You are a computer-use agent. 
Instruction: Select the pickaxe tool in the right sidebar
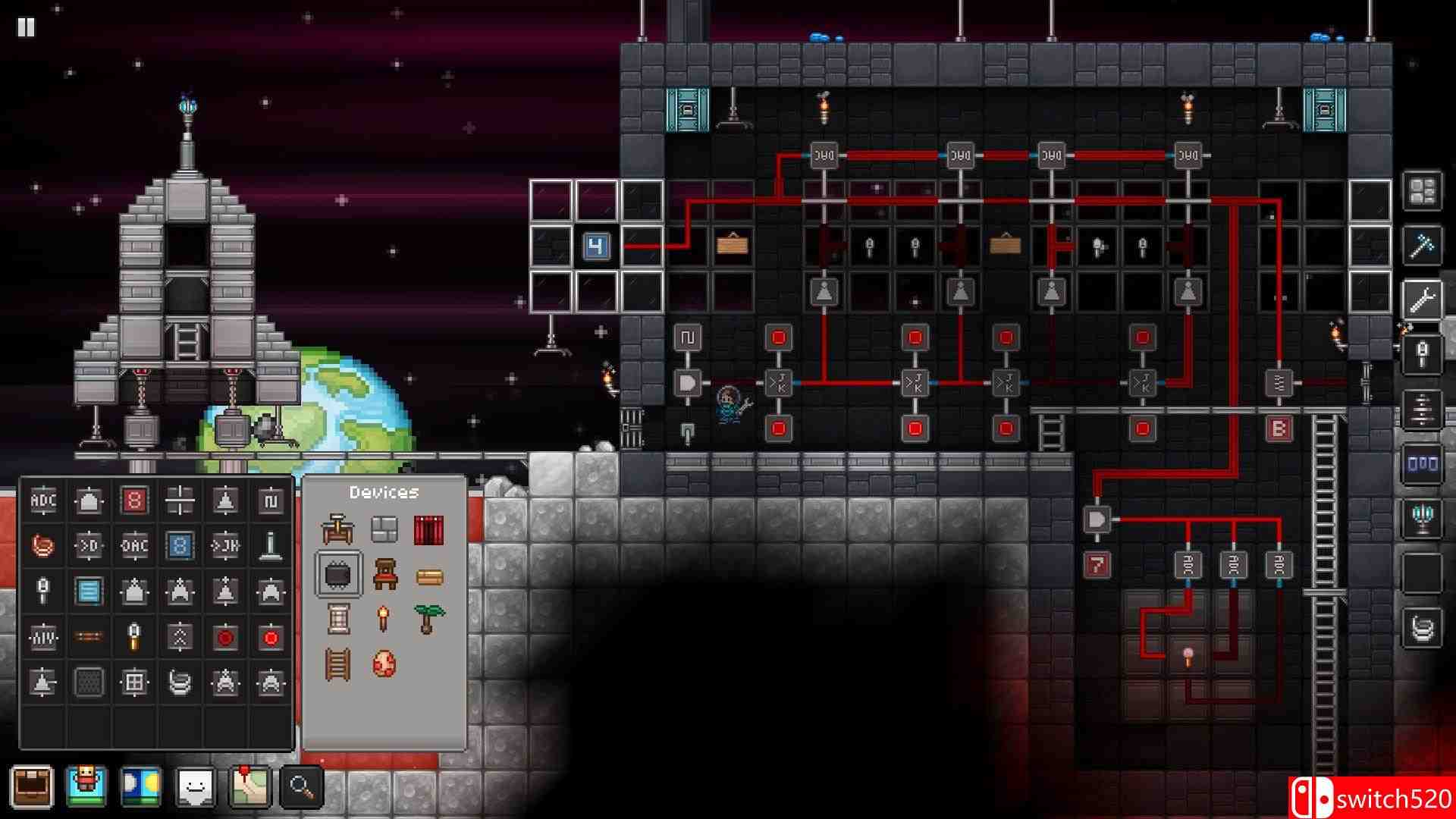1424,244
